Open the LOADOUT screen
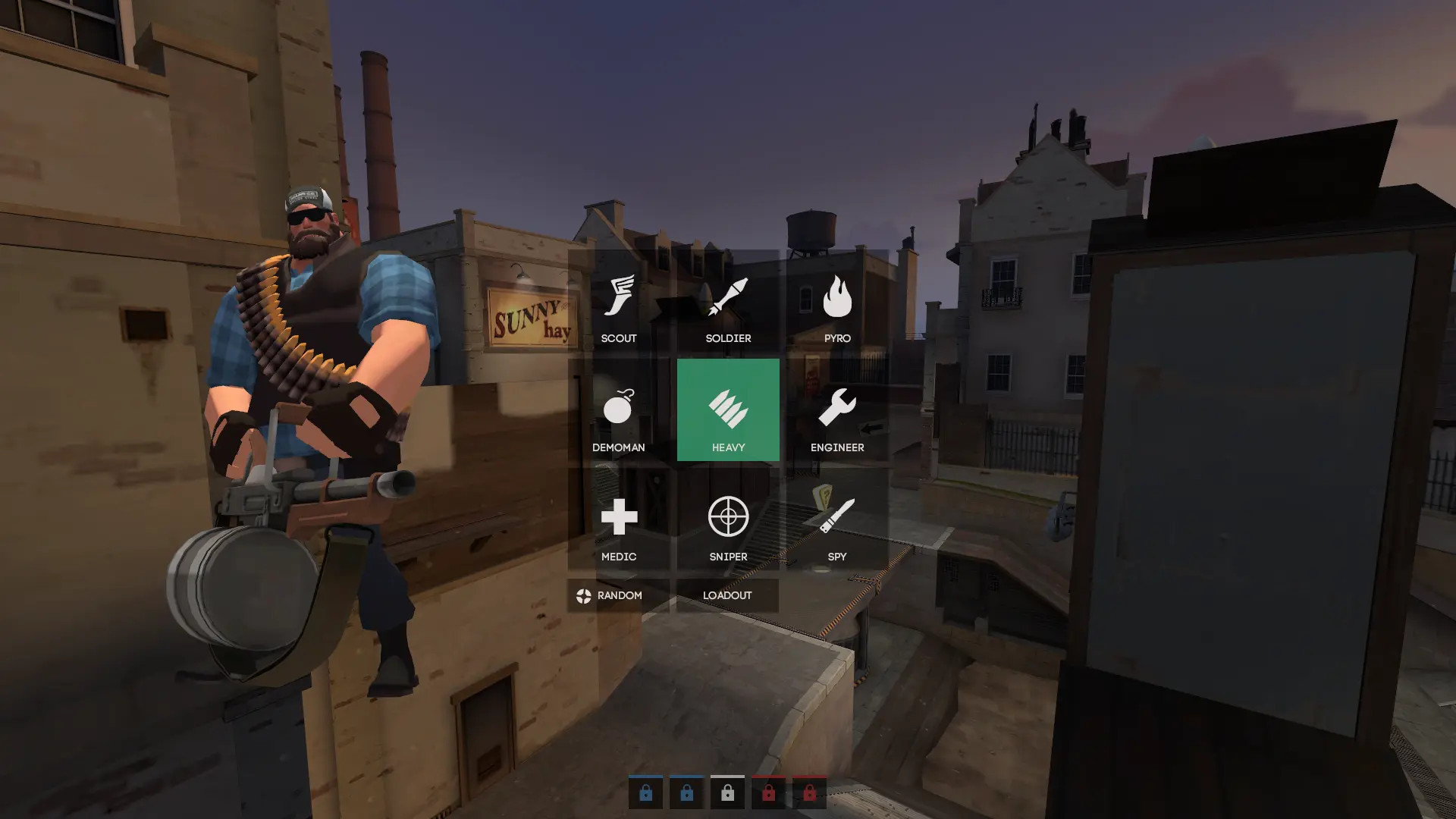1456x819 pixels. [728, 595]
